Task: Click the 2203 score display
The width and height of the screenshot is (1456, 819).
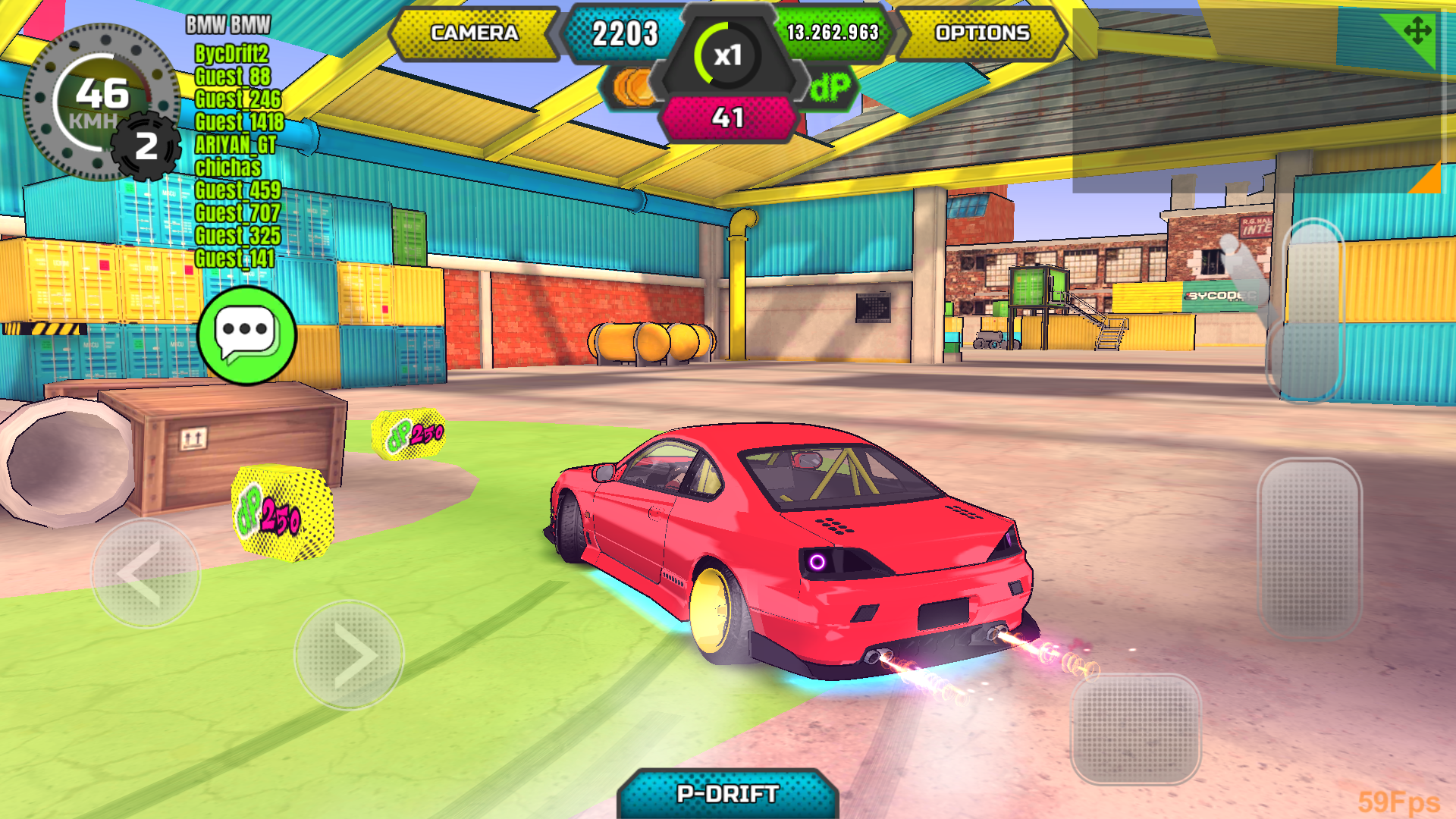Action: (x=626, y=33)
